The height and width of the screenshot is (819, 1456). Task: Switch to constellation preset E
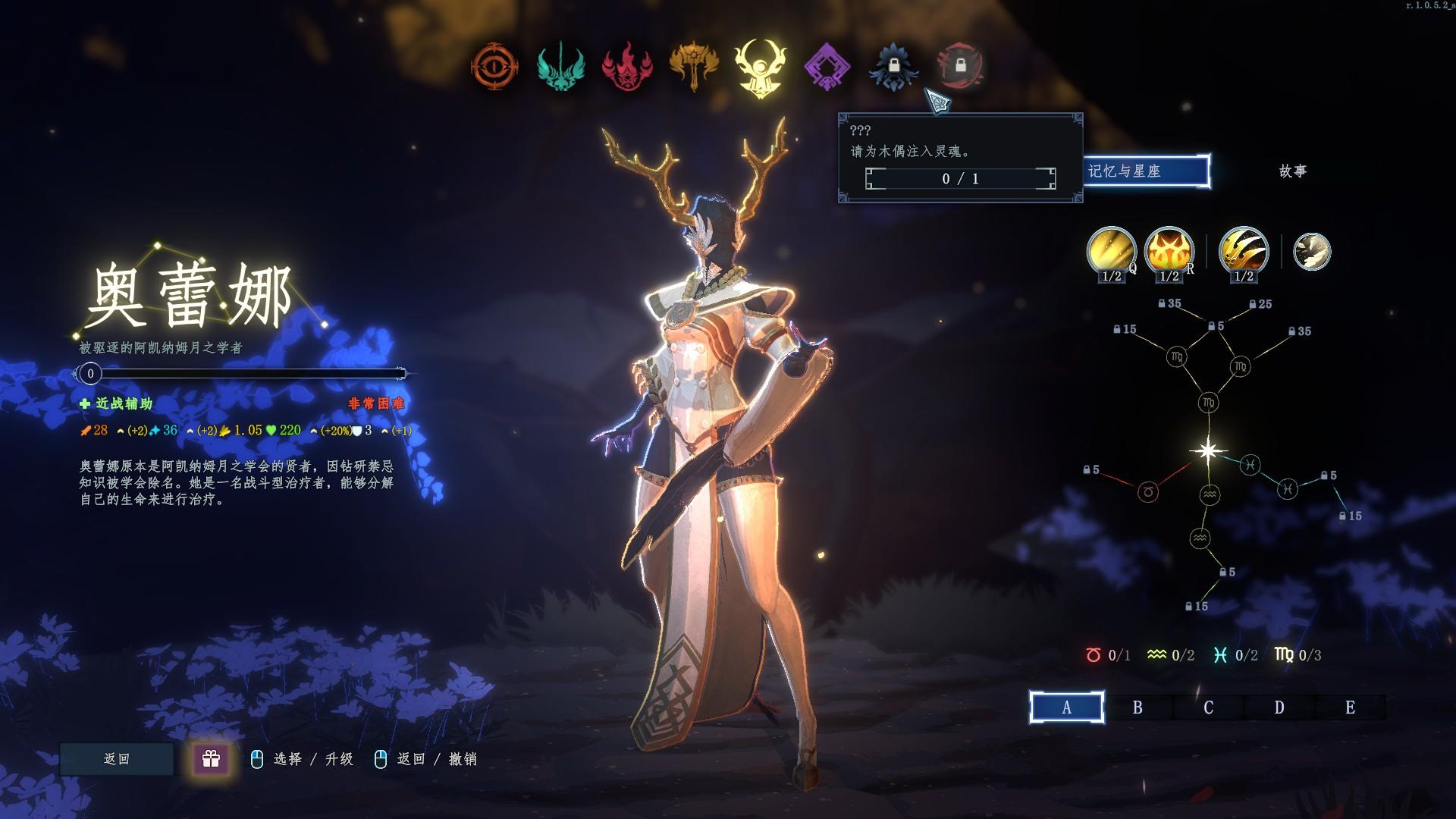[1350, 708]
